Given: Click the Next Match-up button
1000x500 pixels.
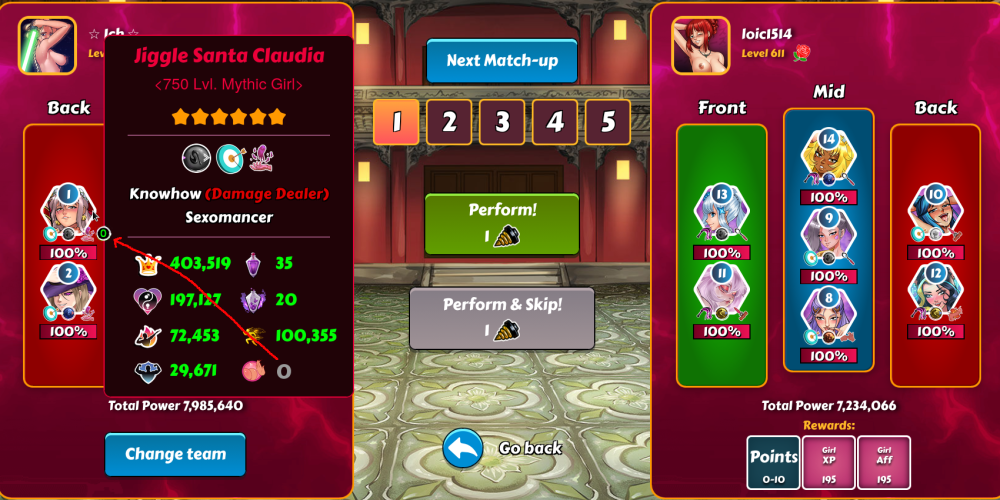Looking at the screenshot, I should pyautogui.click(x=502, y=61).
